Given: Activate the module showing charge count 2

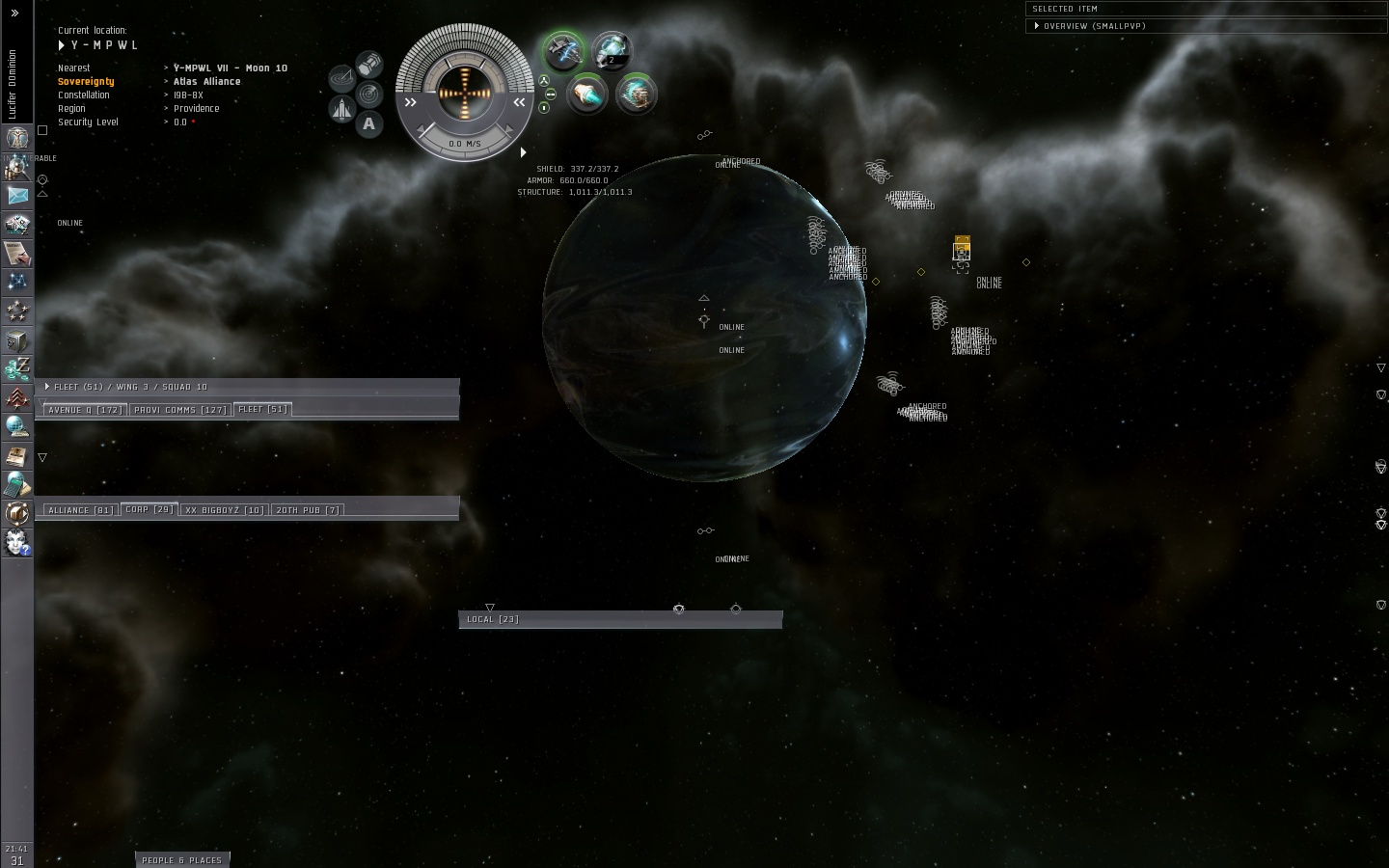Looking at the screenshot, I should 611,50.
